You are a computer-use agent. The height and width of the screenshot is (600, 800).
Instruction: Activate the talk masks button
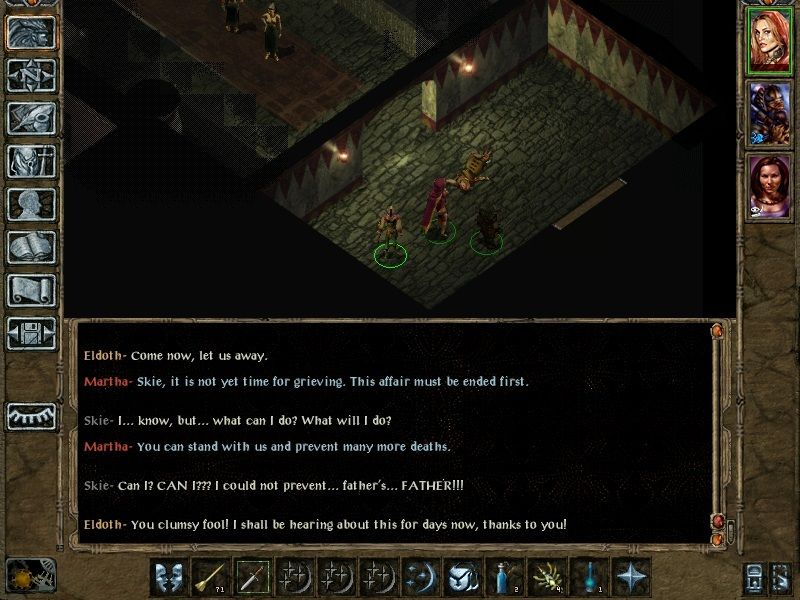coord(170,577)
